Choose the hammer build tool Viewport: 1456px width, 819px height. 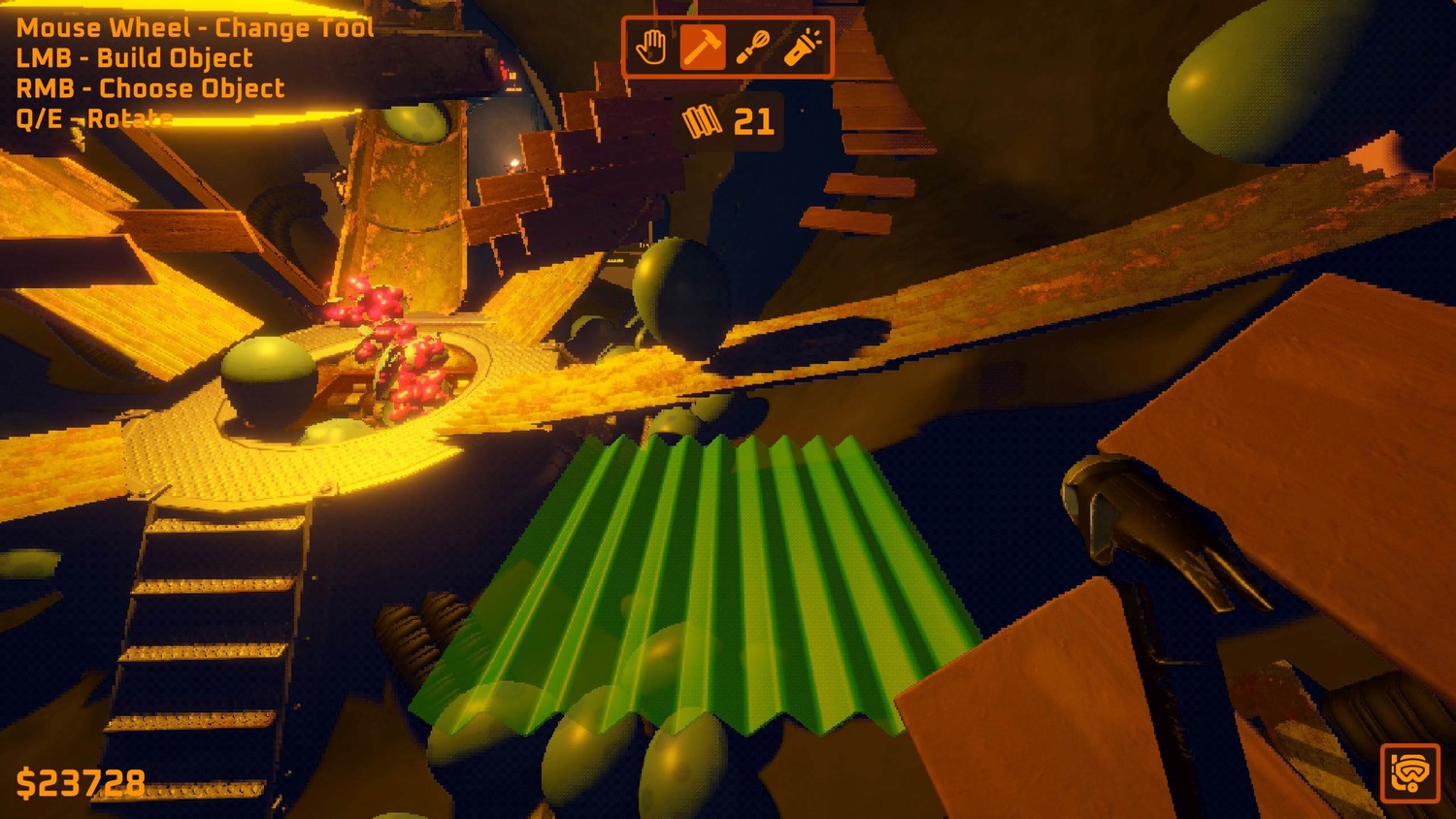(x=702, y=47)
